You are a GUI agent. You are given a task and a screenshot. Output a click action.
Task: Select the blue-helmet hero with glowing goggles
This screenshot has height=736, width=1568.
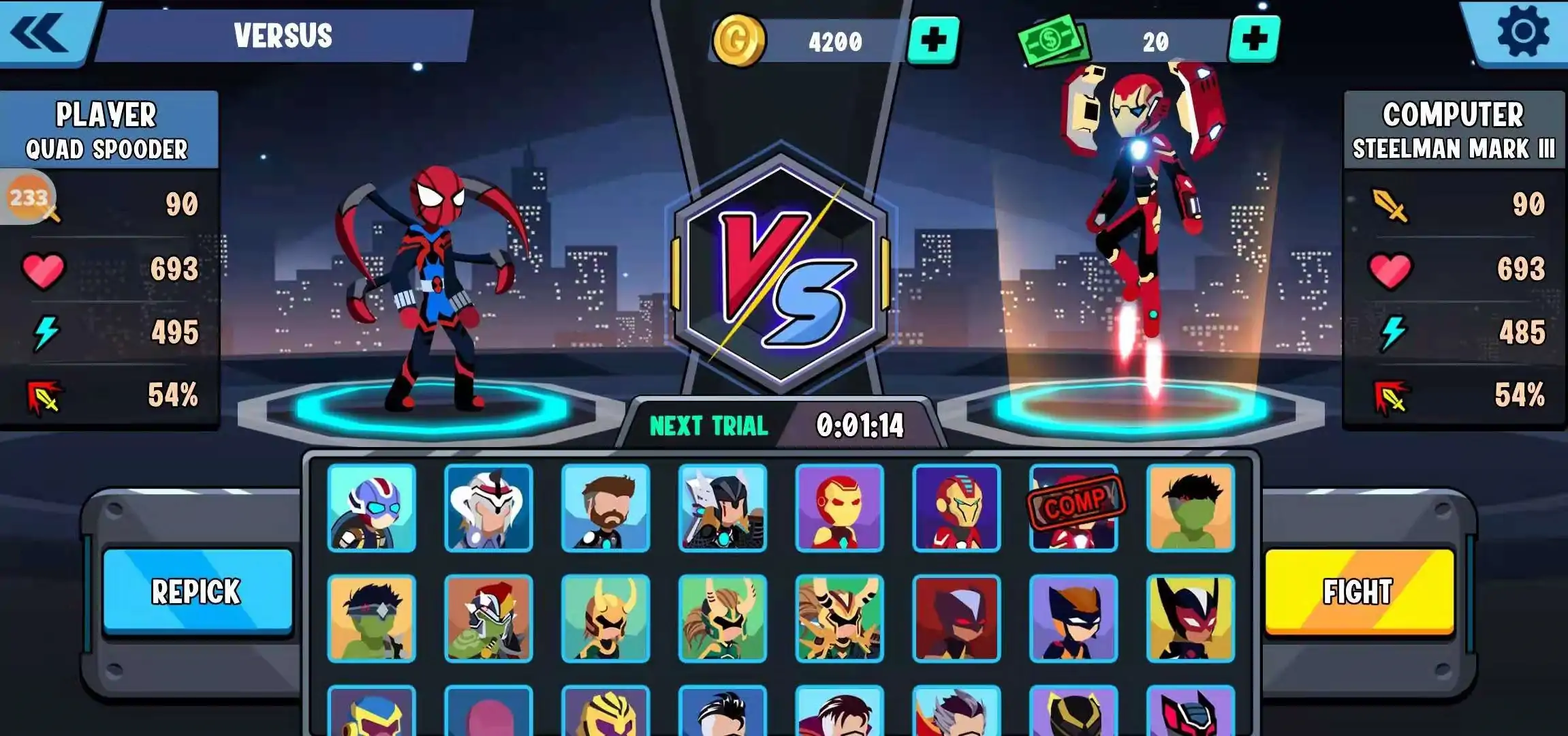coord(371,508)
